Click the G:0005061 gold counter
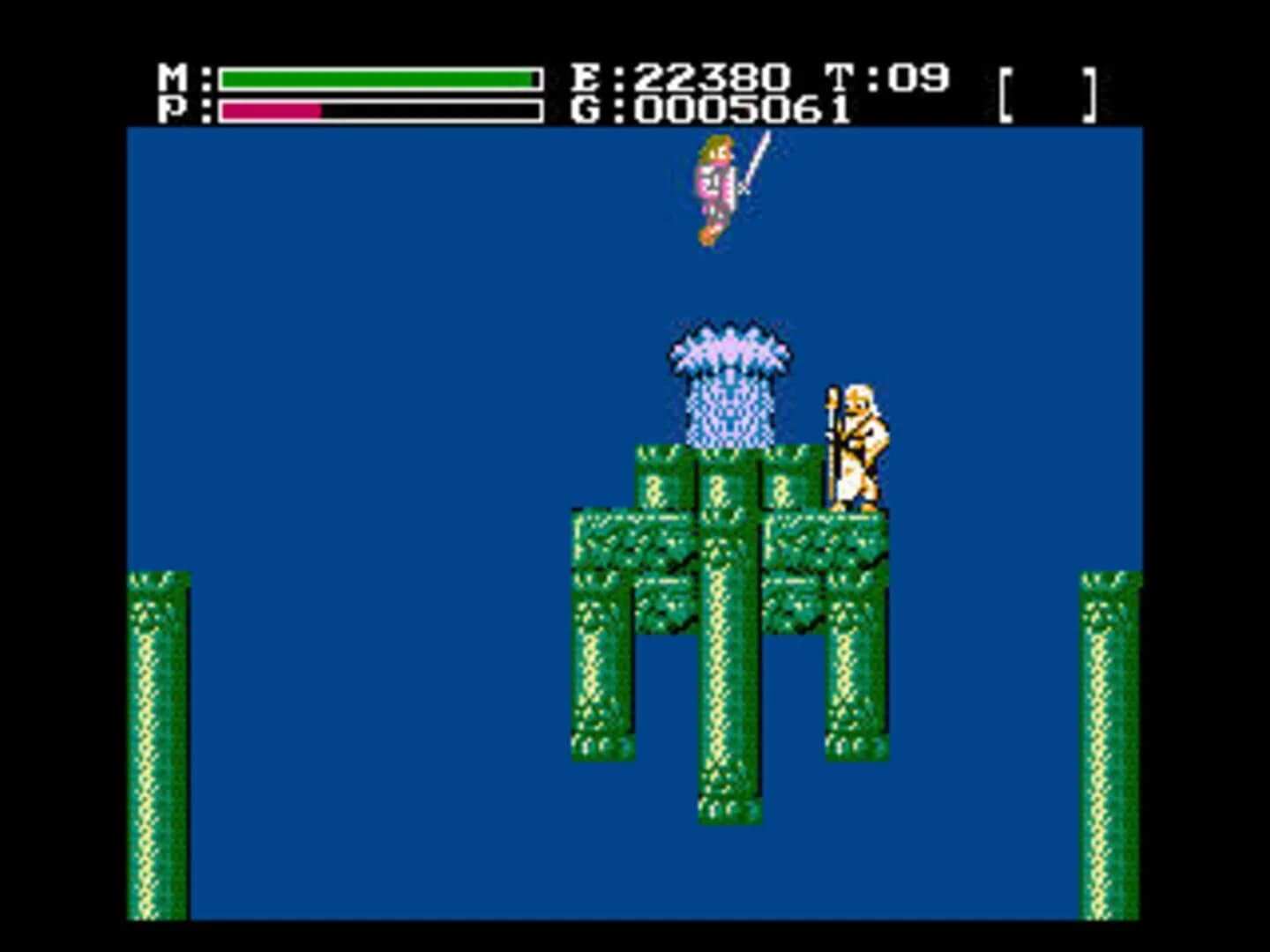This screenshot has width=1270, height=952. (706, 111)
